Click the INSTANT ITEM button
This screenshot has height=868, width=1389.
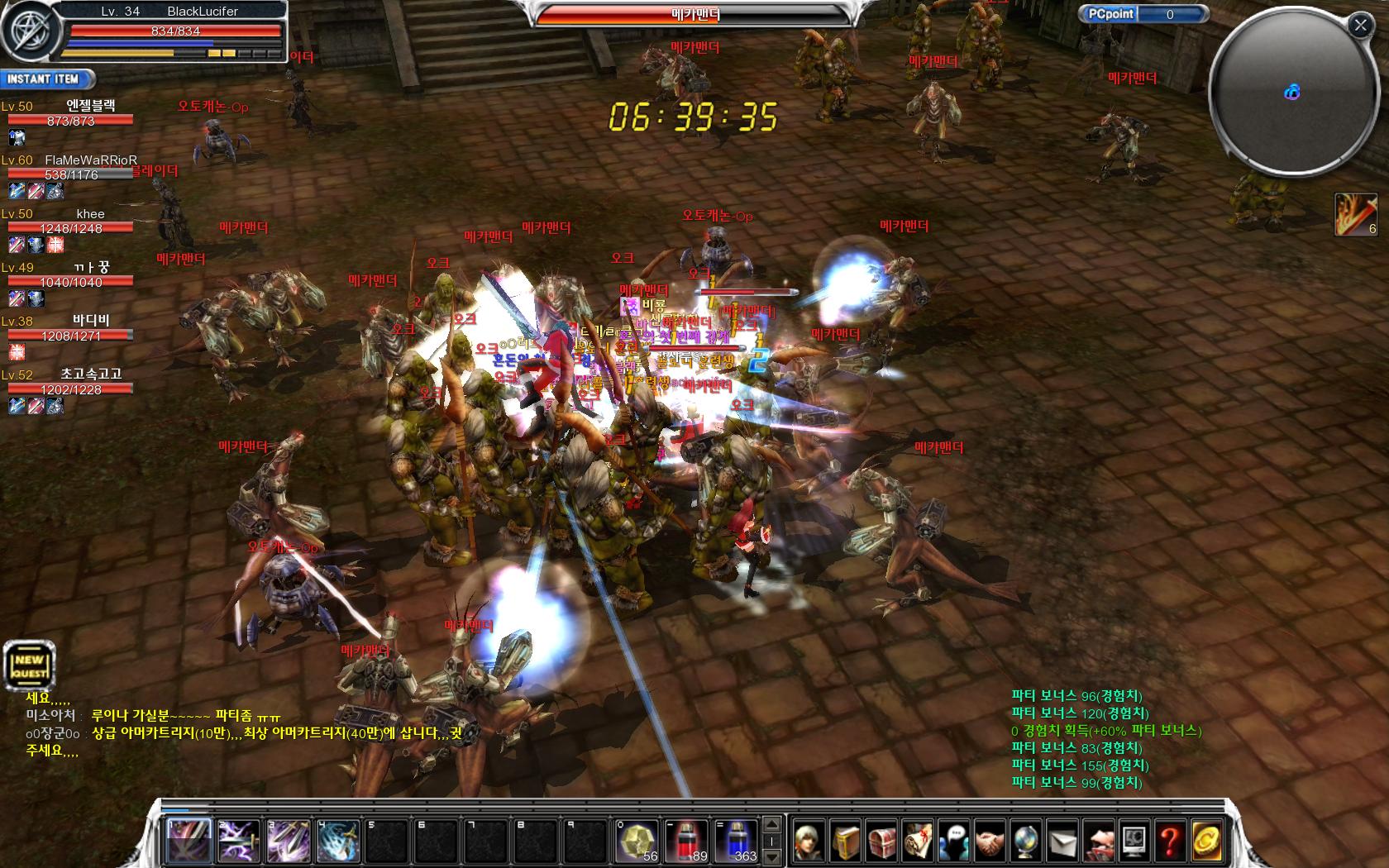(x=45, y=79)
